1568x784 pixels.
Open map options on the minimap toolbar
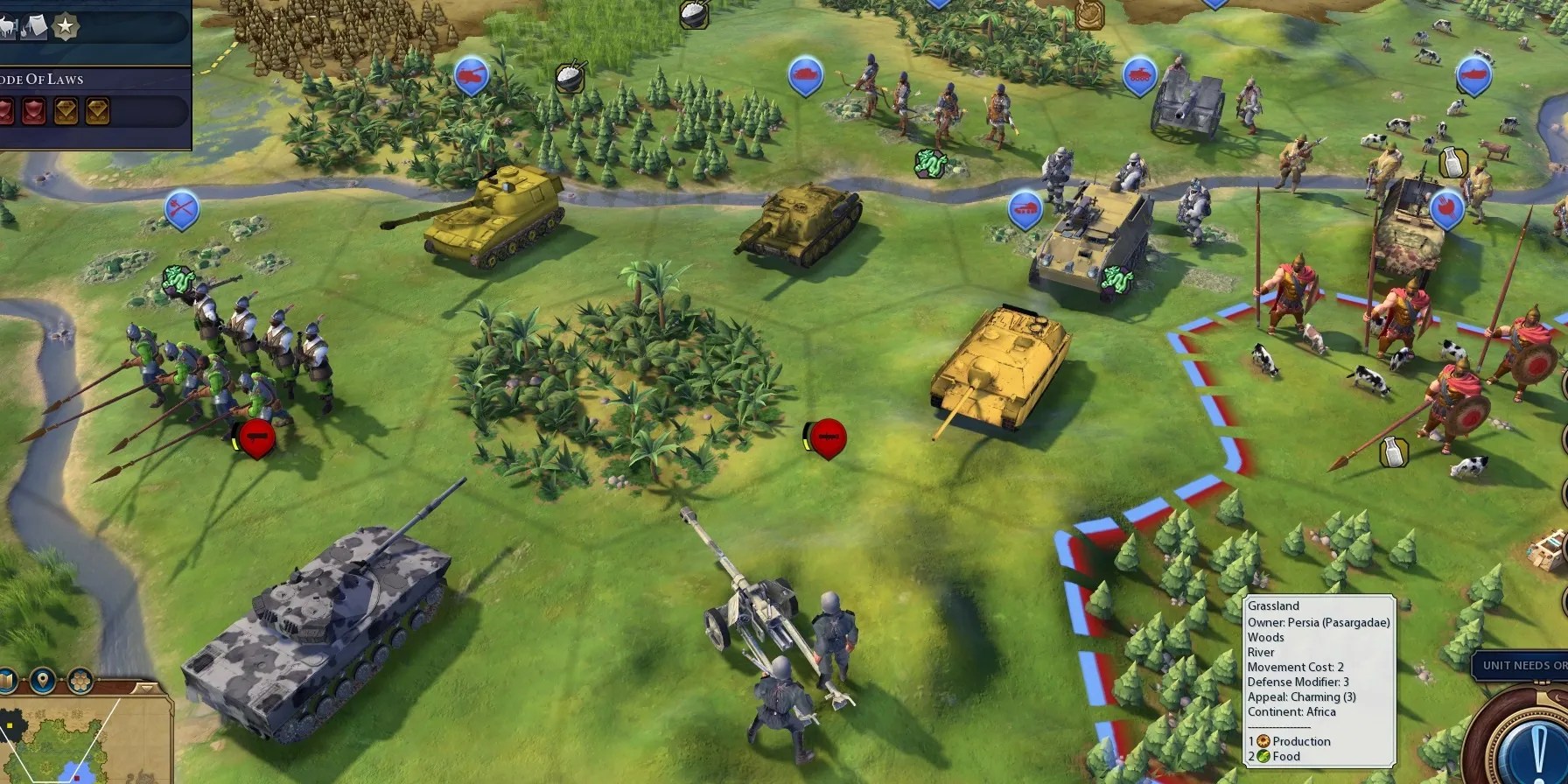point(5,679)
